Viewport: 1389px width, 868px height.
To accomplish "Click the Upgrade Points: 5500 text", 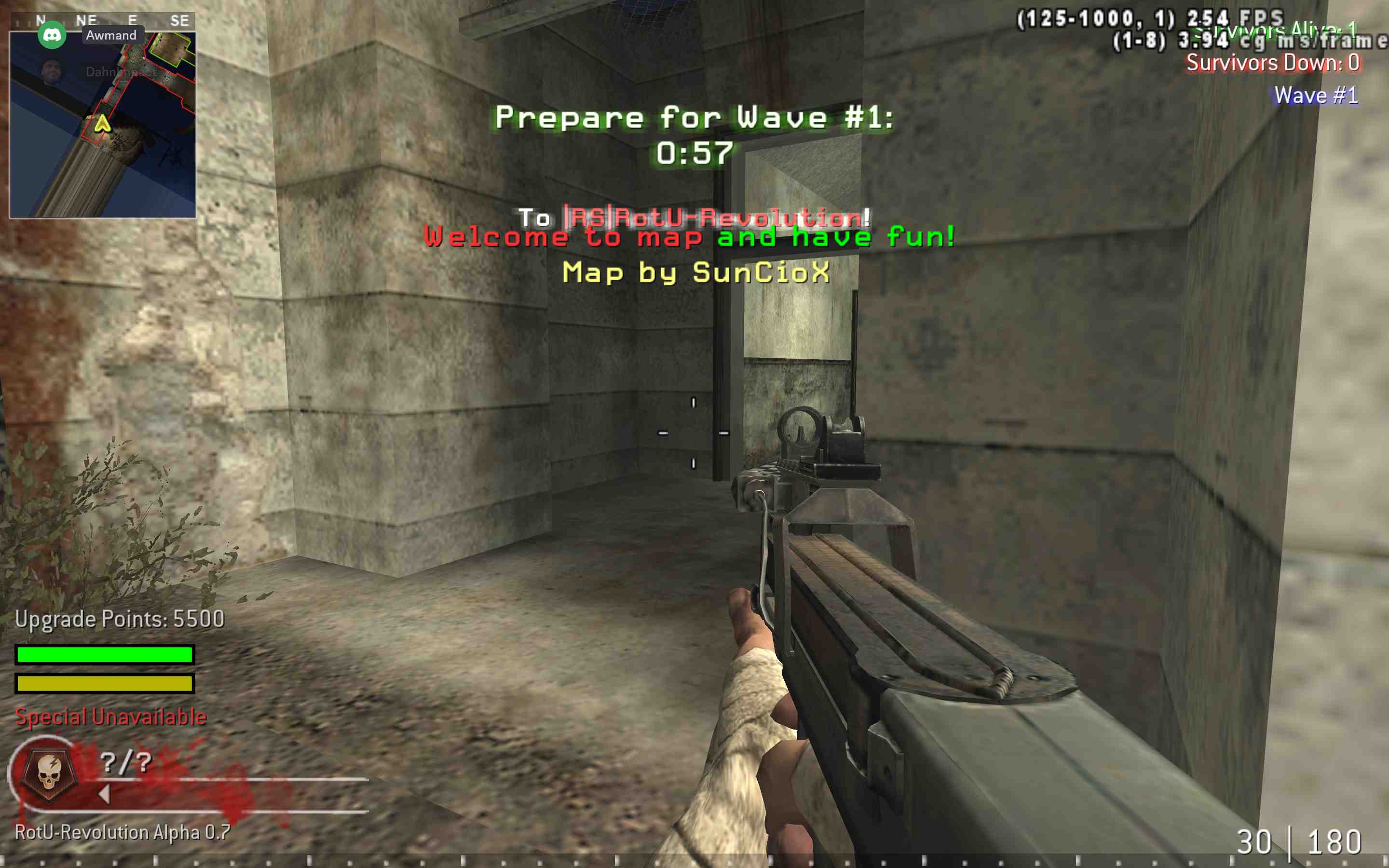I will (x=121, y=620).
